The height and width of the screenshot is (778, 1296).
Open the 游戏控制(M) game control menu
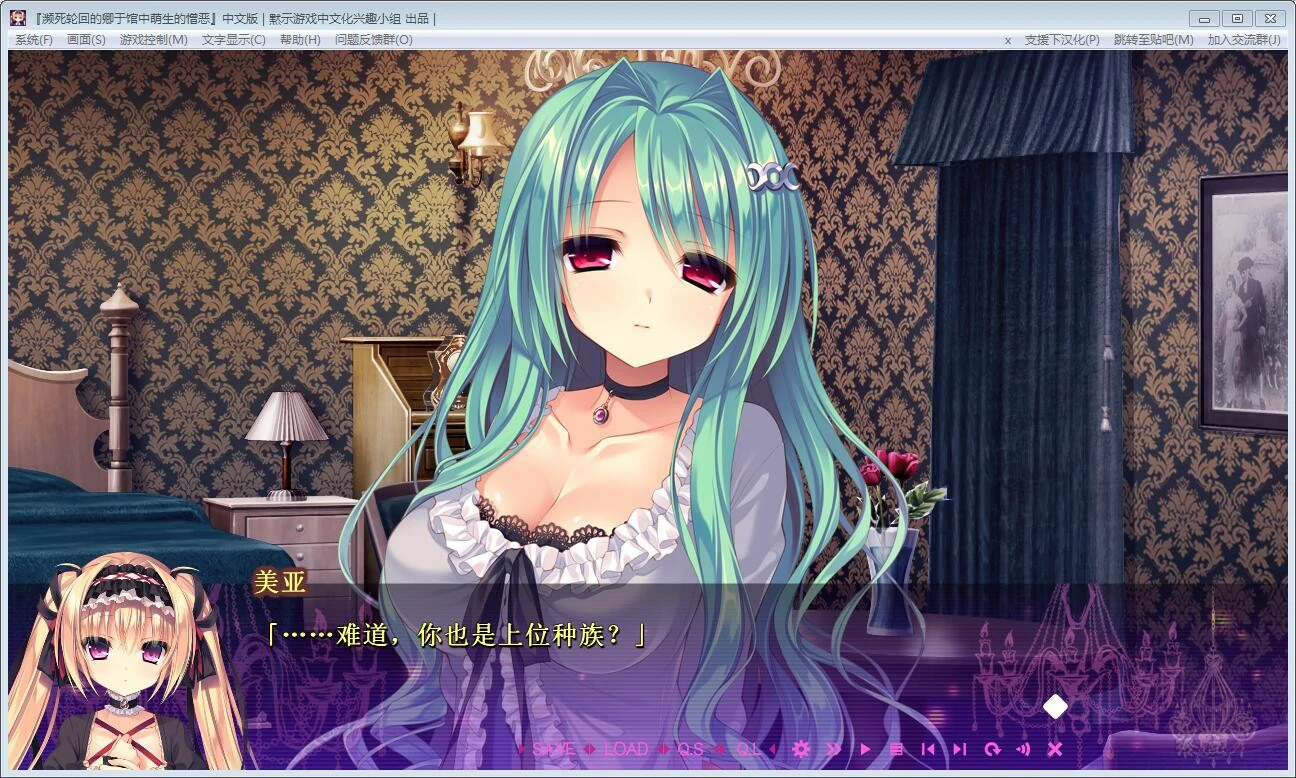coord(153,40)
